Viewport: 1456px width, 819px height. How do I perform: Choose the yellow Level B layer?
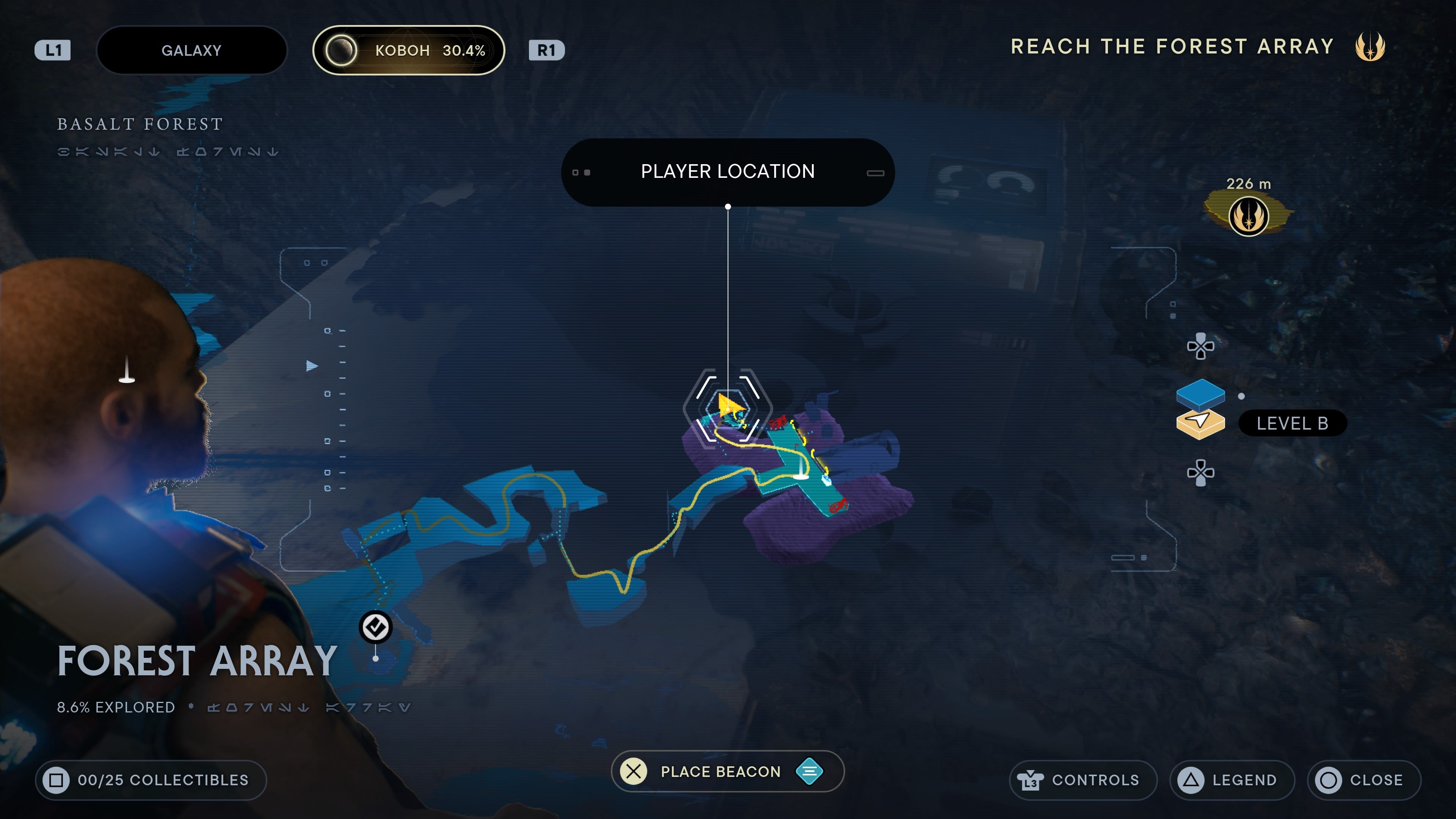[x=1200, y=424]
